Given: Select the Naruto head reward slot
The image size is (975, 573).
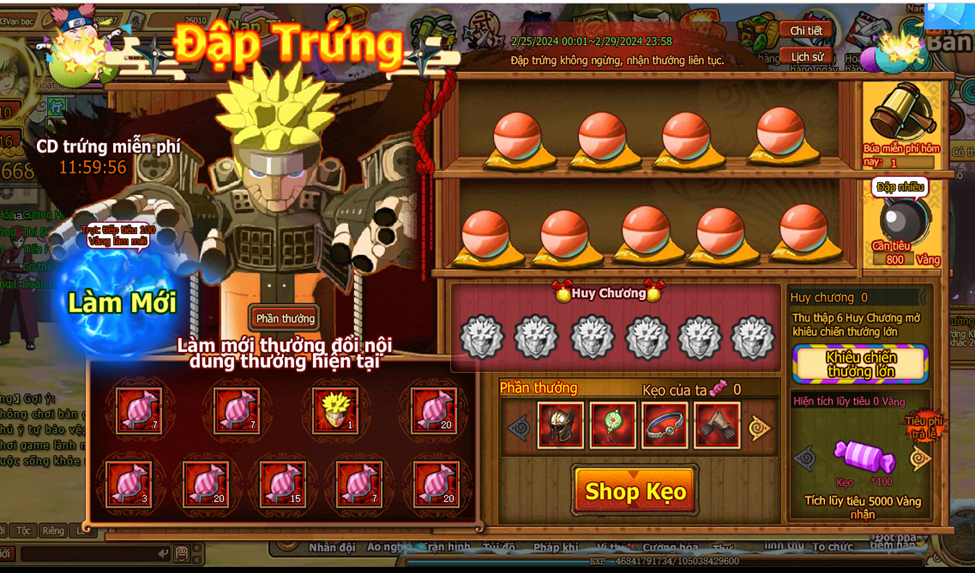Looking at the screenshot, I should [x=335, y=409].
